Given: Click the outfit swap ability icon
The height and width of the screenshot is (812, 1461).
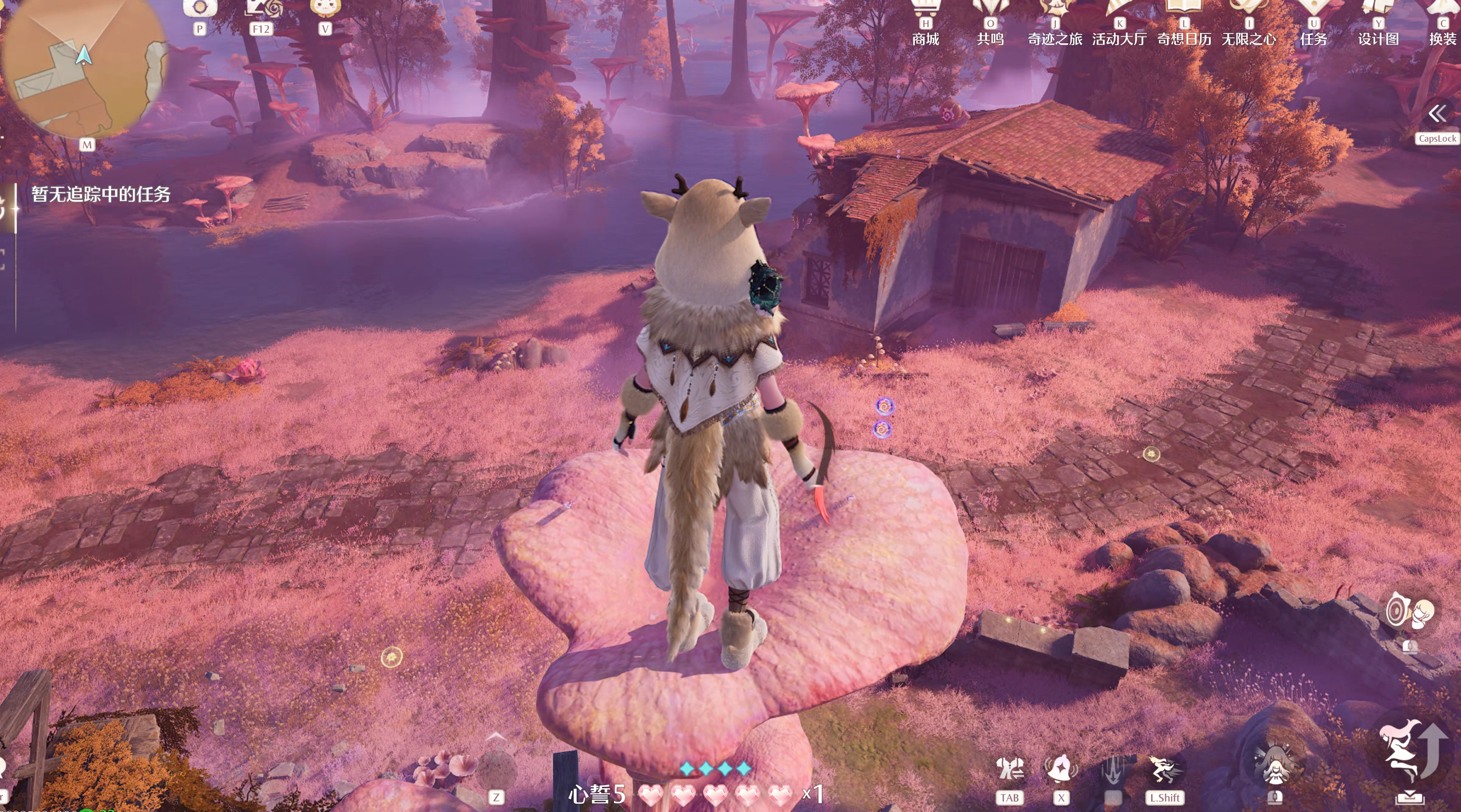Looking at the screenshot, I should tap(1009, 769).
